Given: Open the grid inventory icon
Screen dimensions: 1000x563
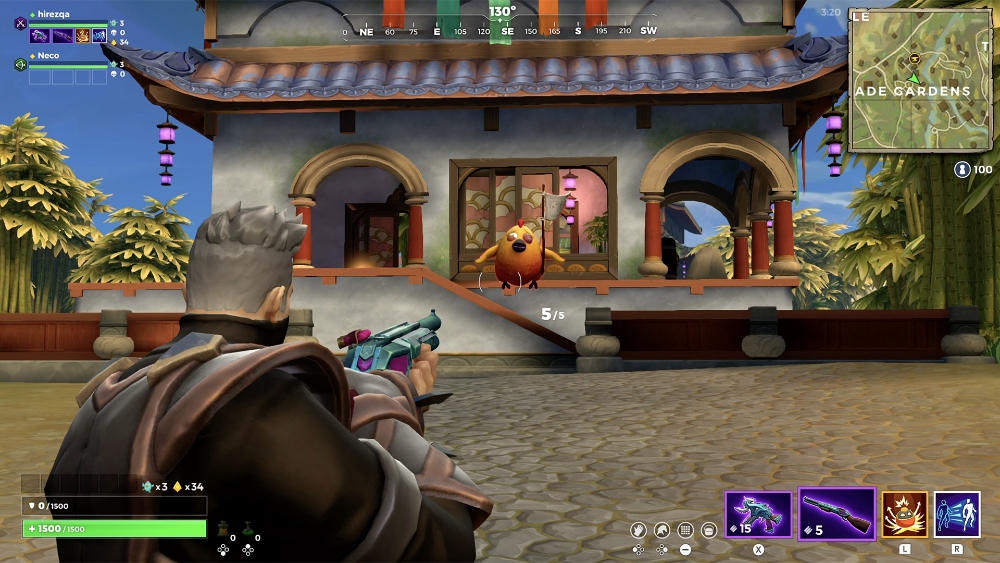Looking at the screenshot, I should tap(685, 530).
